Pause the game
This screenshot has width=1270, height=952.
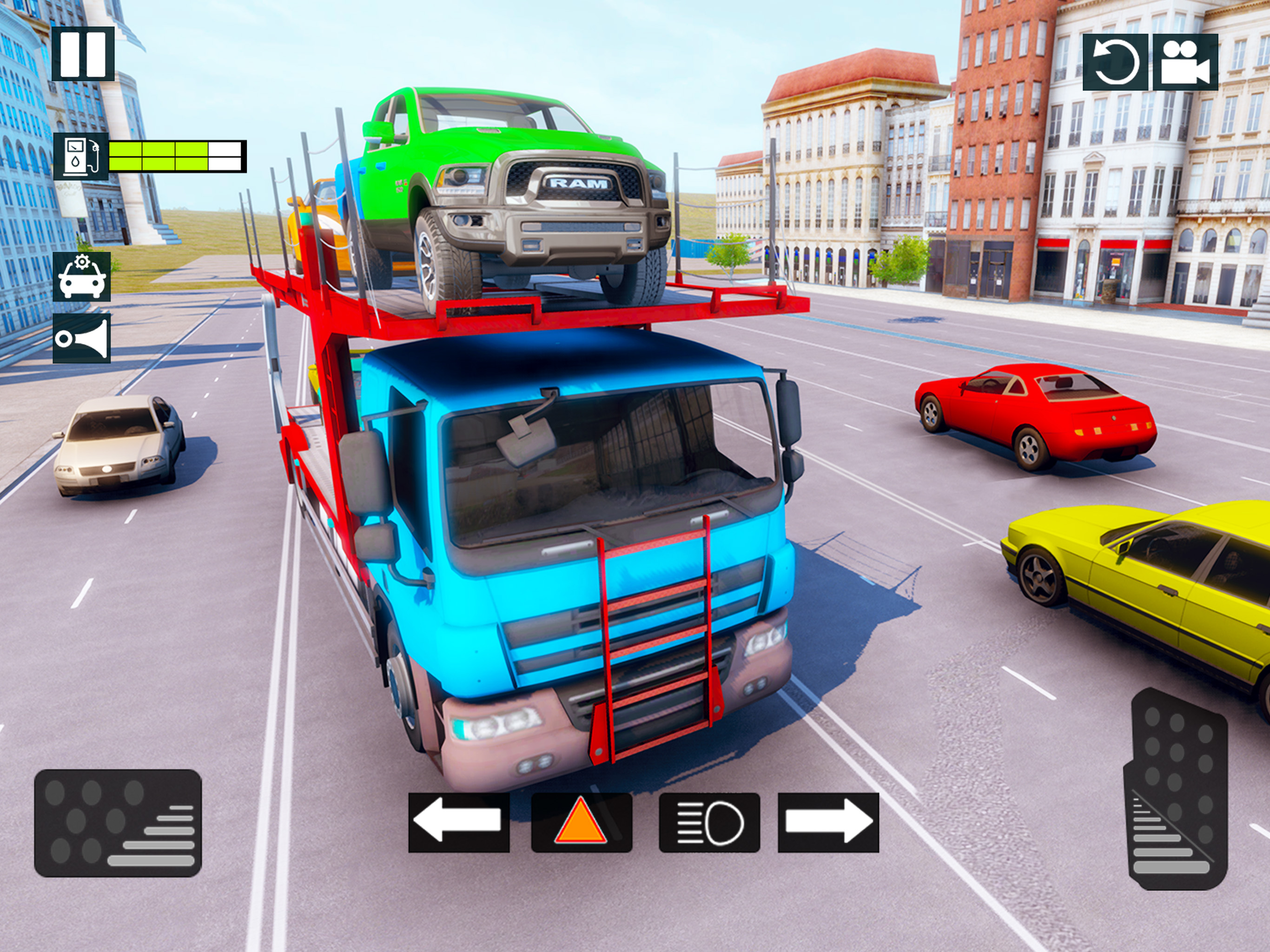pyautogui.click(x=83, y=54)
